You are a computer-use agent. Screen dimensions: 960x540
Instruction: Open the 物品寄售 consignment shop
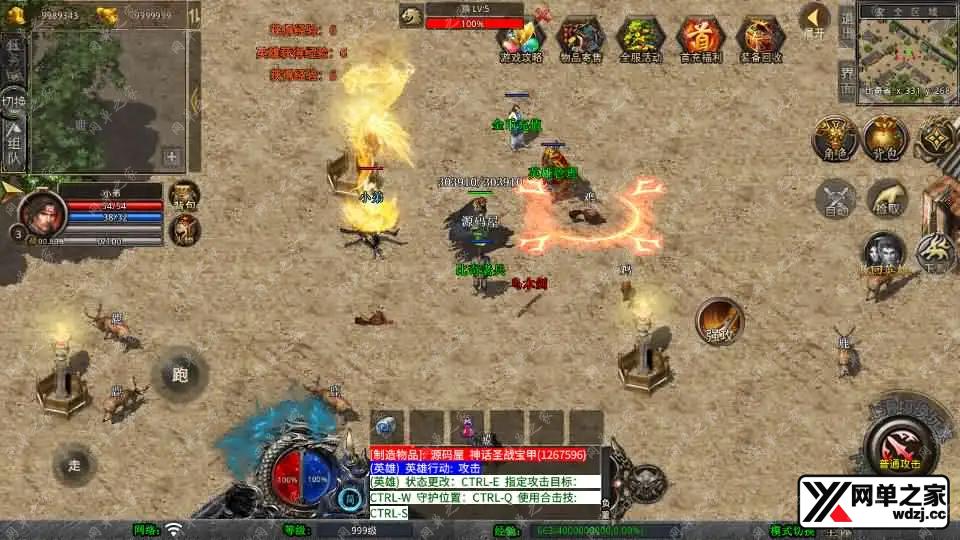tap(580, 38)
